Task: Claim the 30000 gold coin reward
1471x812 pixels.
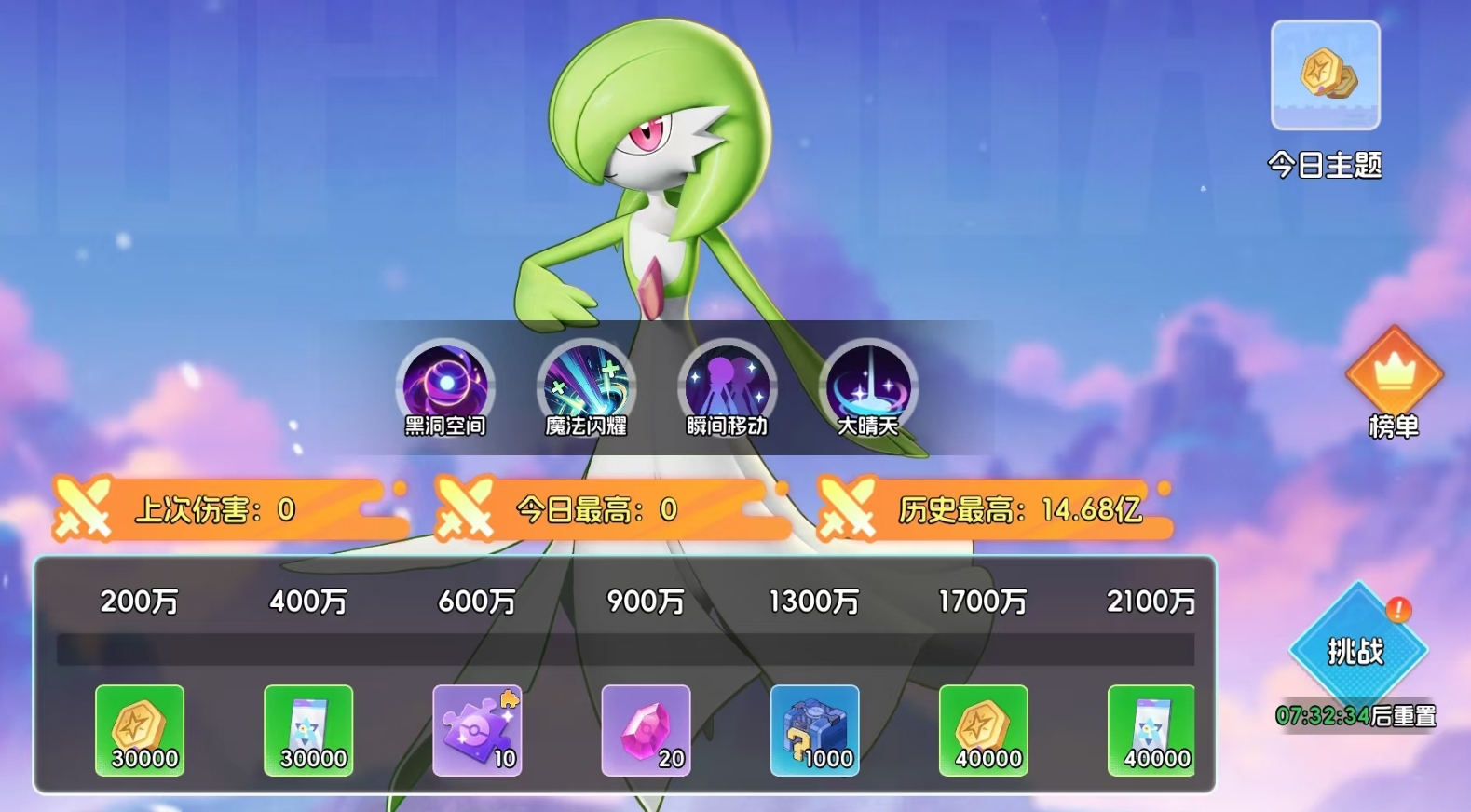Action: 139,731
